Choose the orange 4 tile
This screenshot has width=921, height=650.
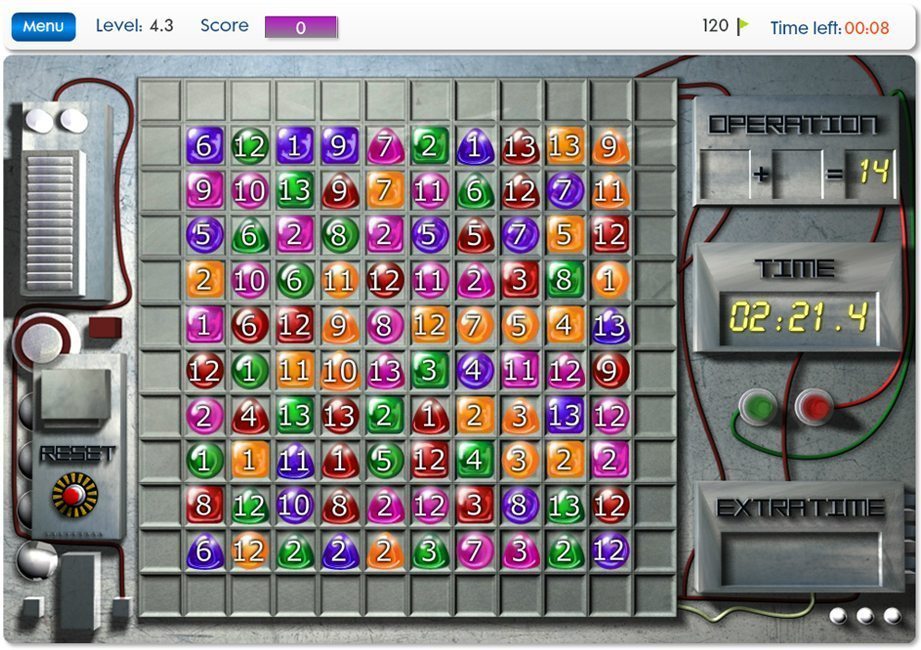(564, 326)
